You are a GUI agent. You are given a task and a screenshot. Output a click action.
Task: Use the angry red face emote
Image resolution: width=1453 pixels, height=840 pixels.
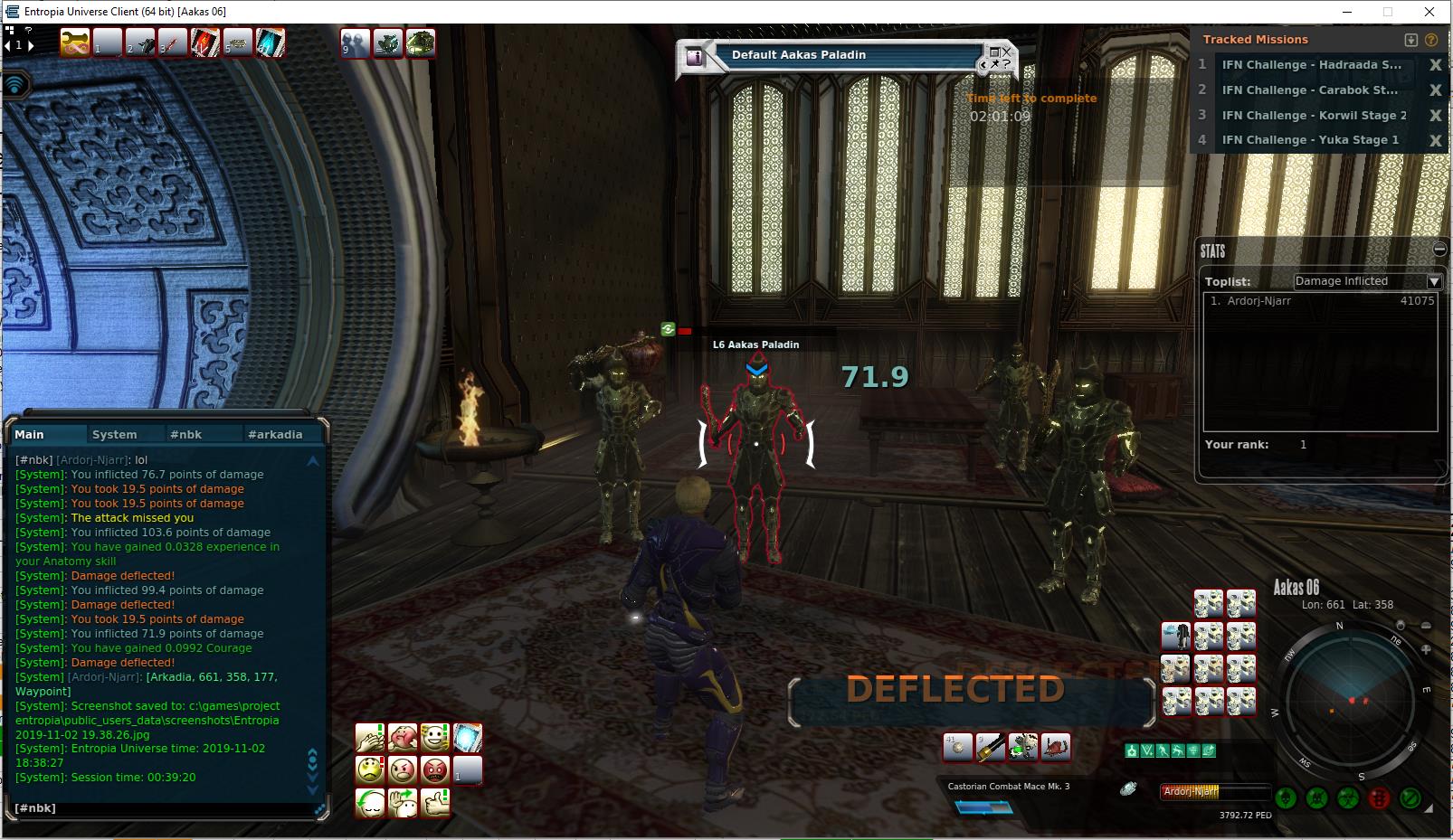tap(435, 770)
